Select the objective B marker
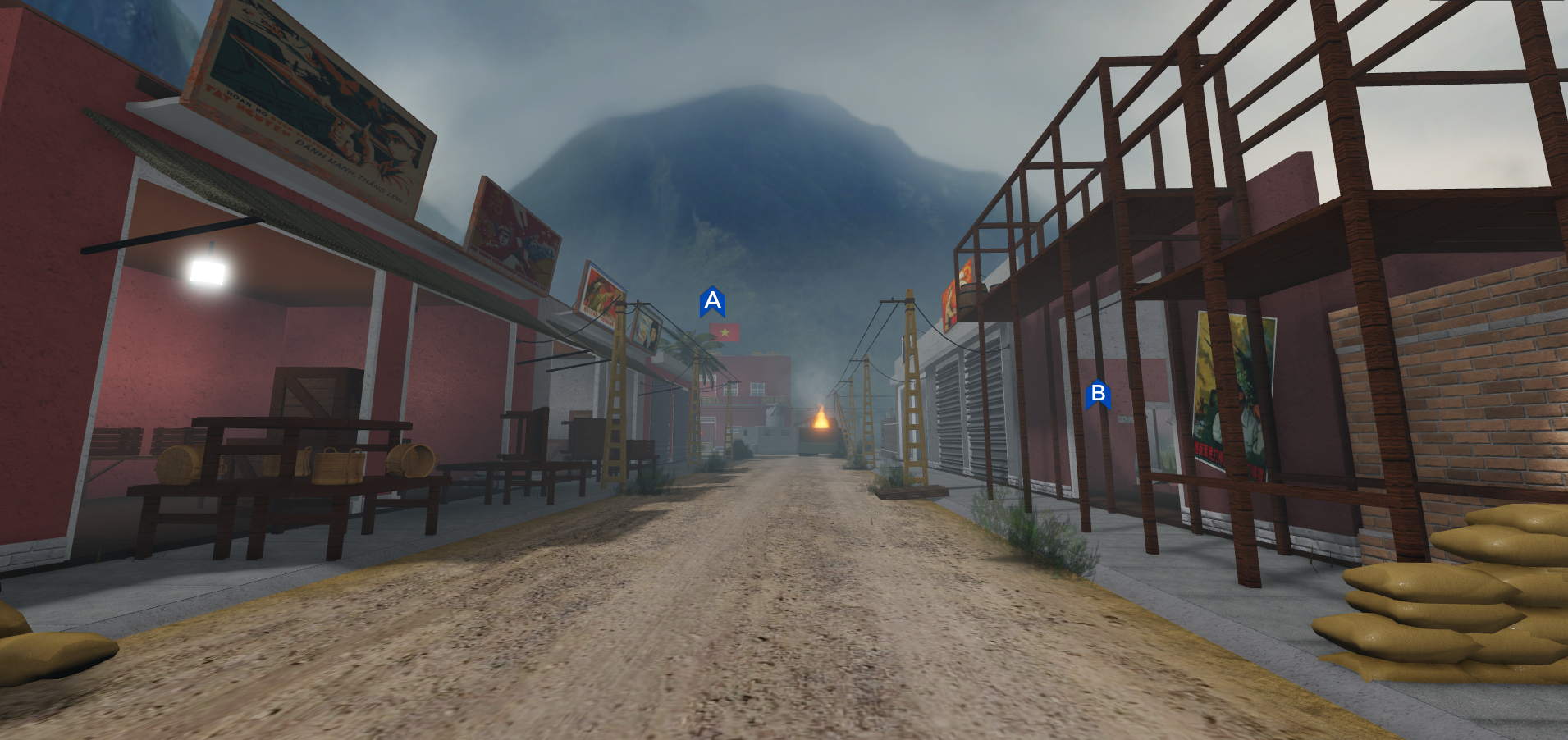This screenshot has width=1568, height=740. pos(1097,395)
